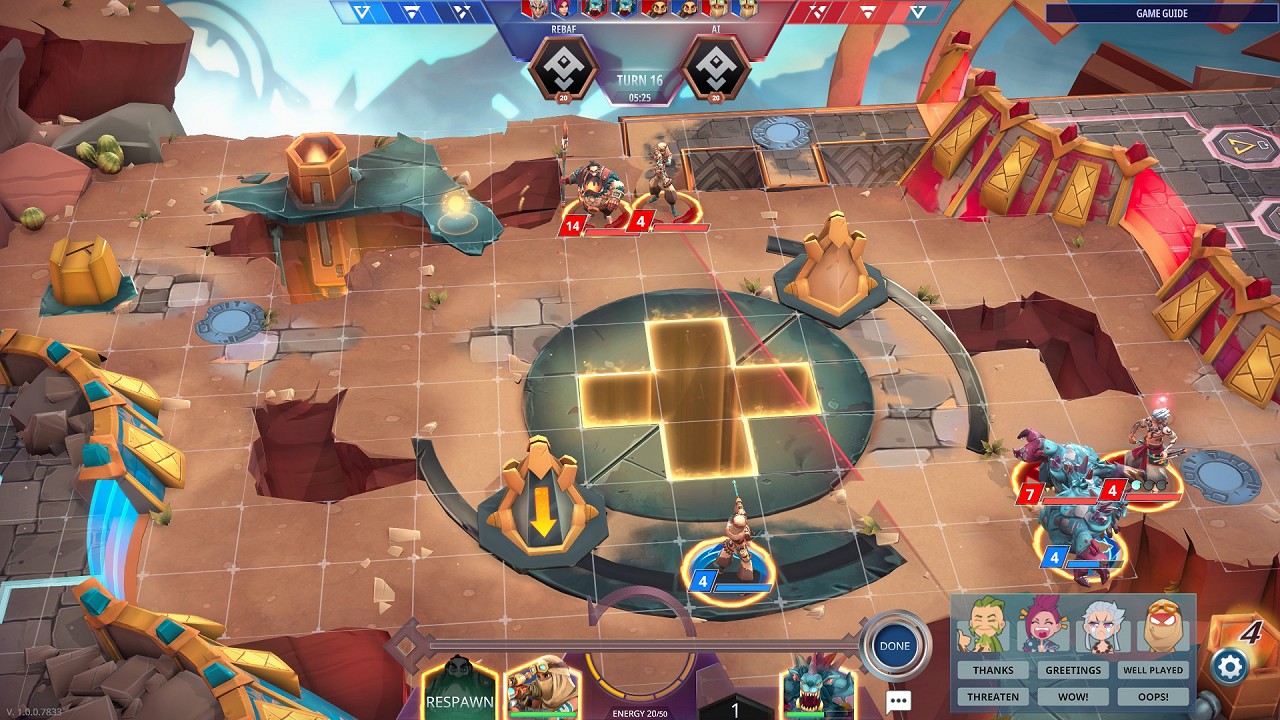Send the Threaten emote message

(x=993, y=696)
